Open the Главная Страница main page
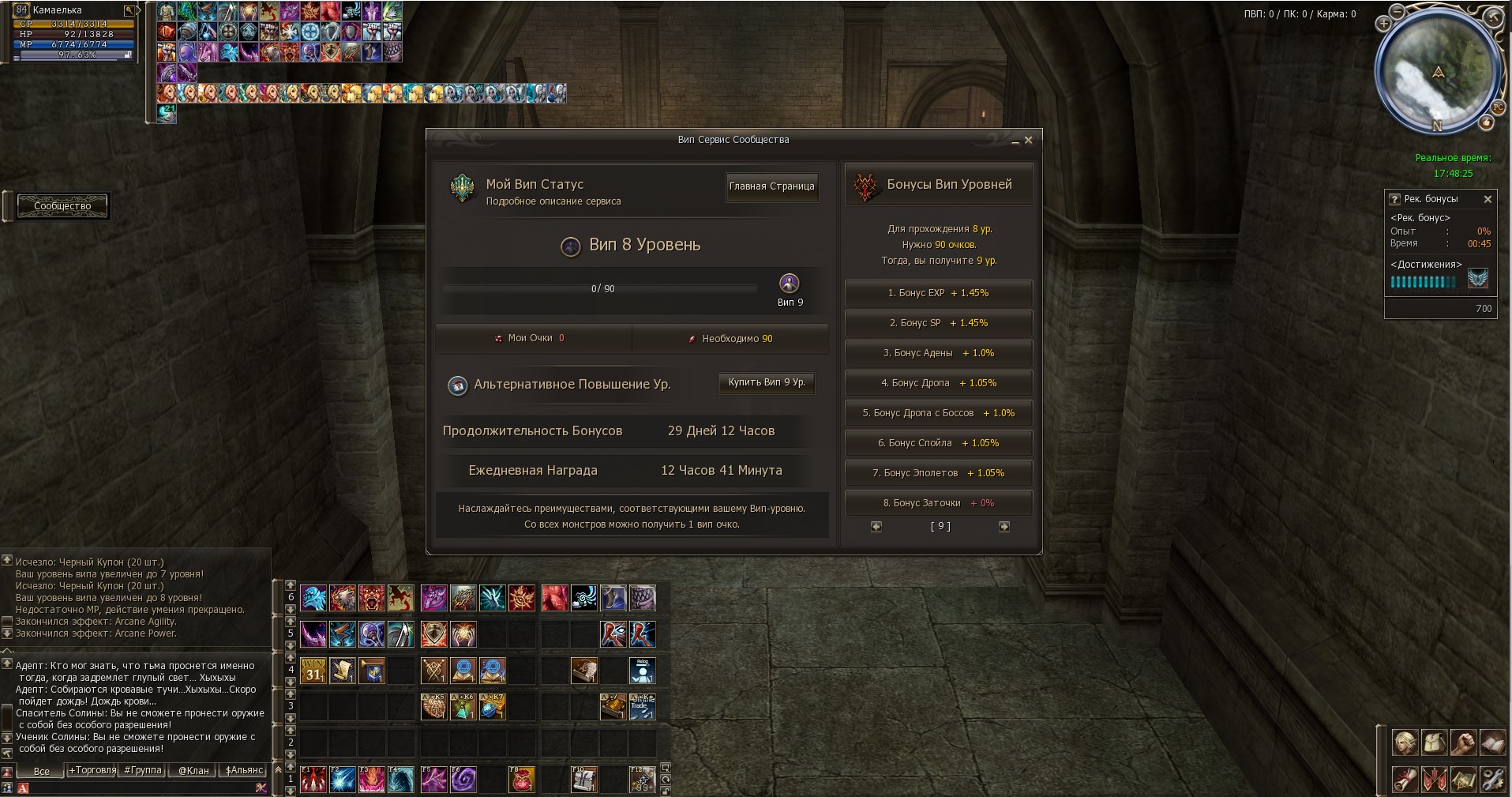Image resolution: width=1512 pixels, height=797 pixels. pos(771,187)
